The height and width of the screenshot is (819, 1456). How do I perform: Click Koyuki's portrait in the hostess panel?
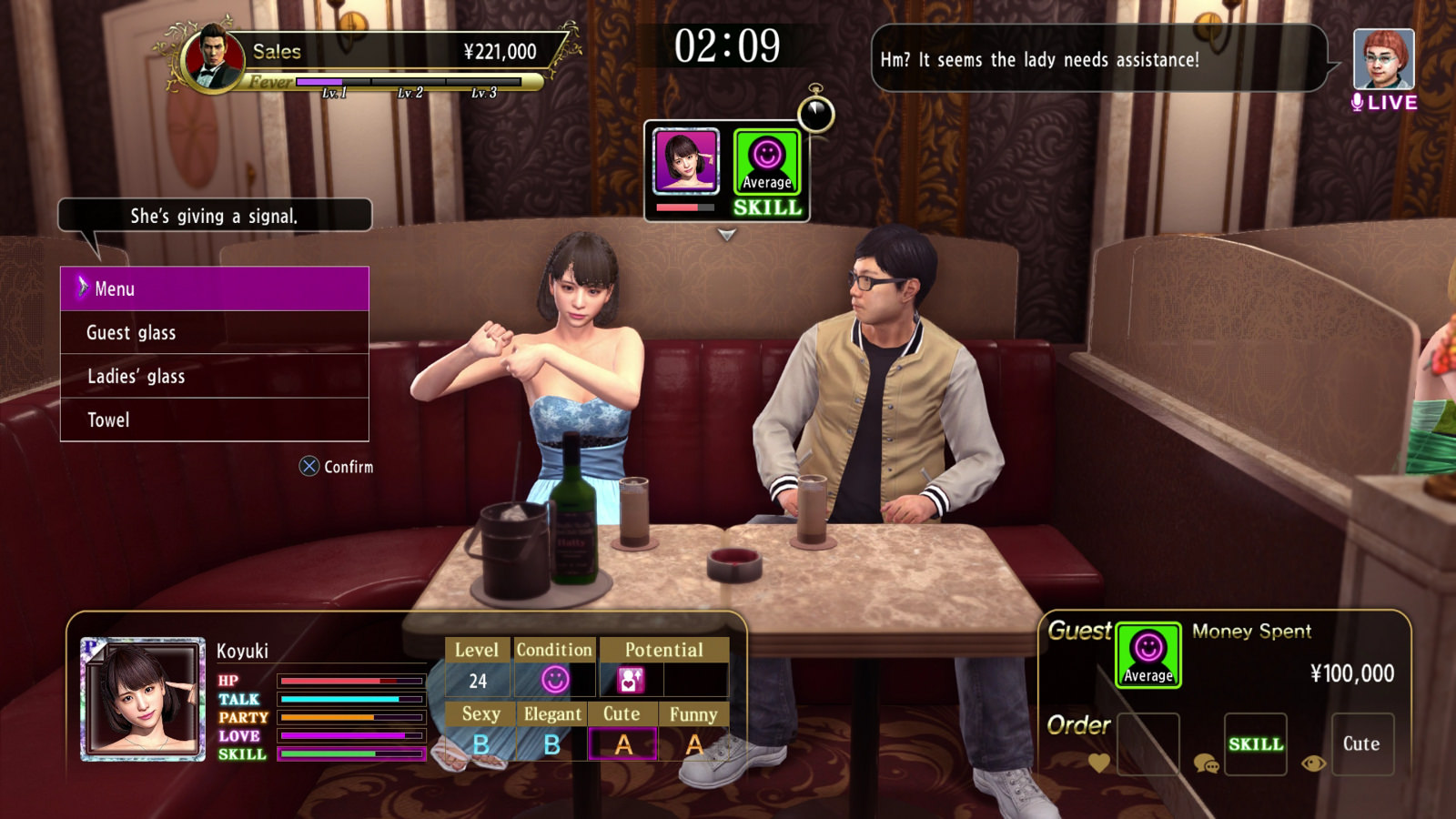coord(143,699)
